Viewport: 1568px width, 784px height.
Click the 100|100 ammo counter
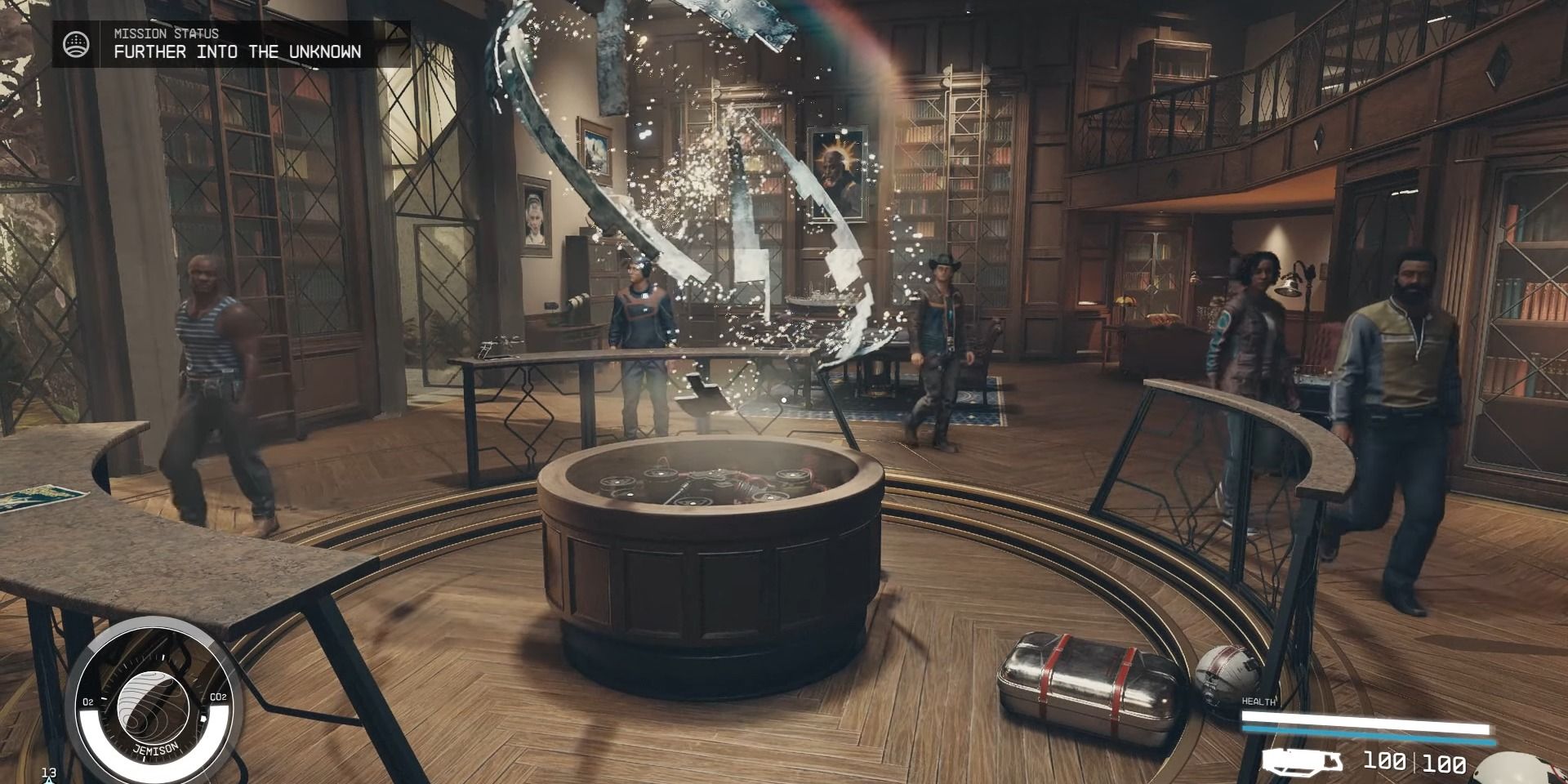point(1414,764)
